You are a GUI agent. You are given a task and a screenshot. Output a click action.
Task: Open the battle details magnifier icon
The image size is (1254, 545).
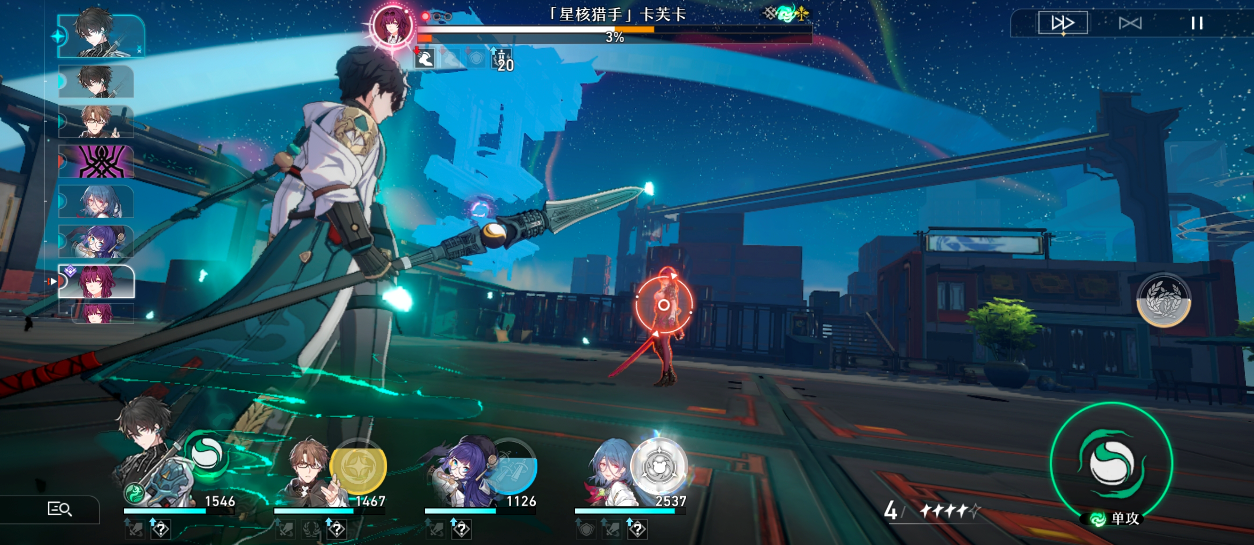pos(59,509)
